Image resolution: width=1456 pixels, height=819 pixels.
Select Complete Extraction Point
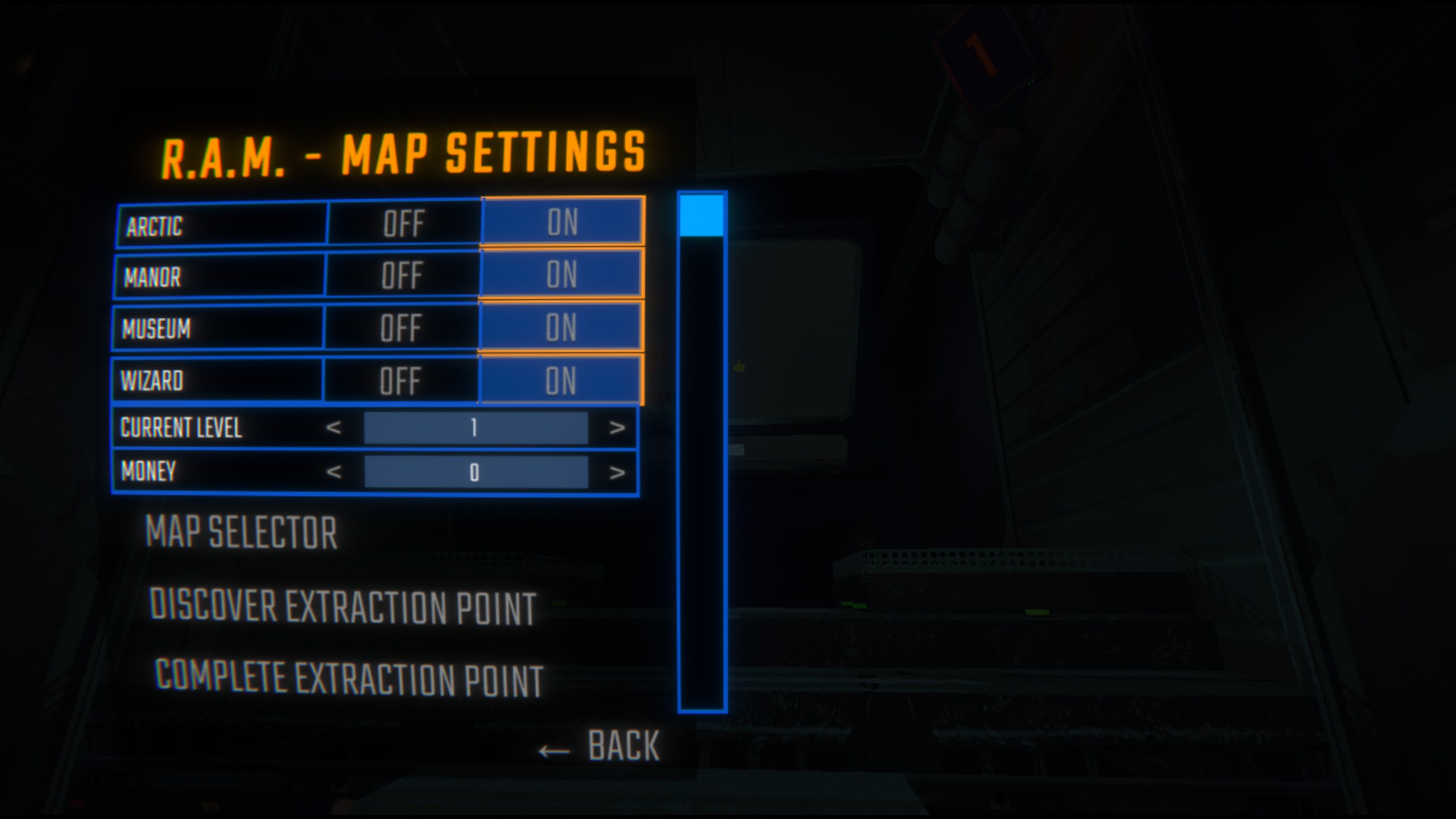350,676
